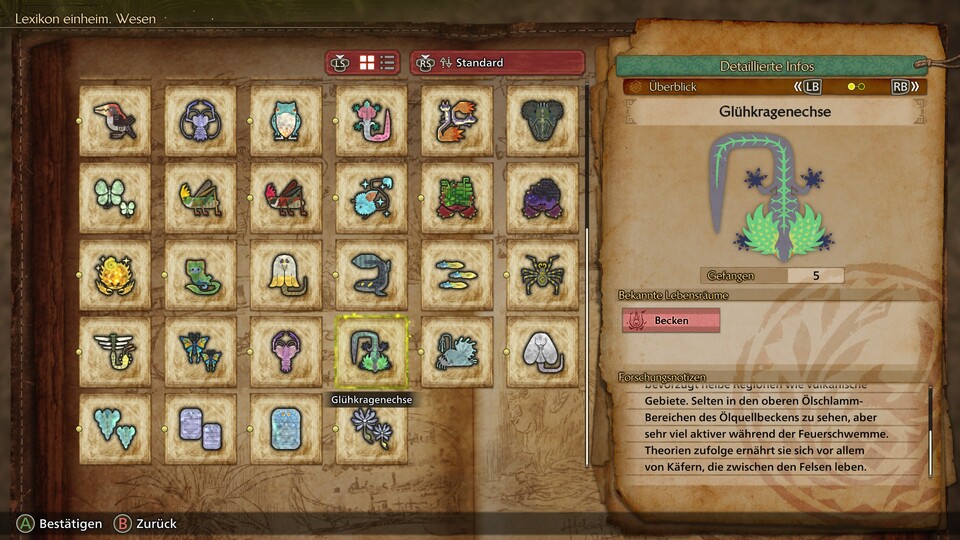Select the school of small fish tile
Viewport: 960px width, 540px height.
[457, 274]
